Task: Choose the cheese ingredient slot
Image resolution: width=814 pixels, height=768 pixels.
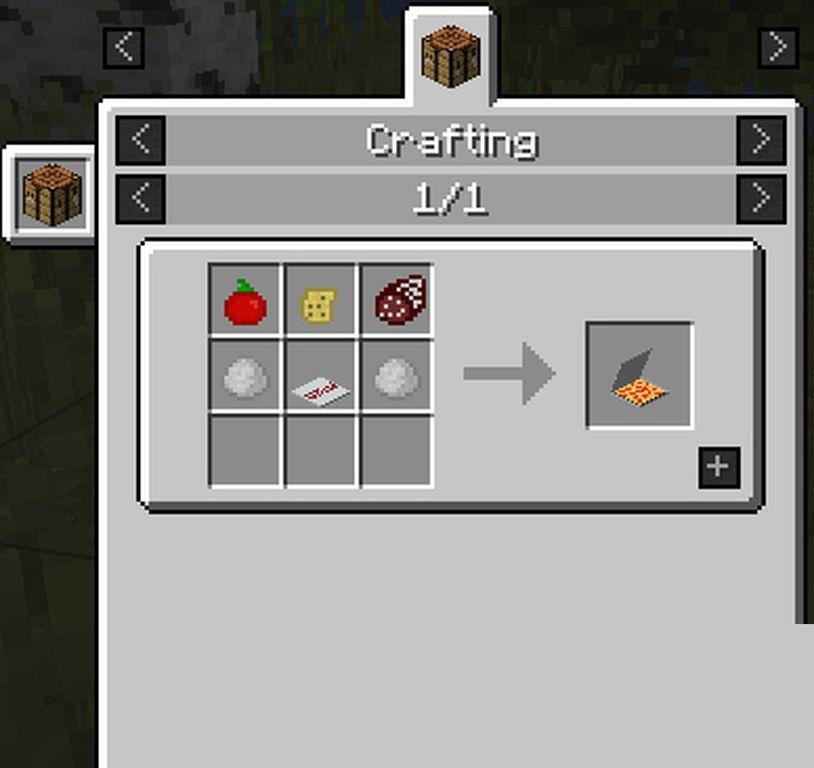Action: (x=320, y=300)
